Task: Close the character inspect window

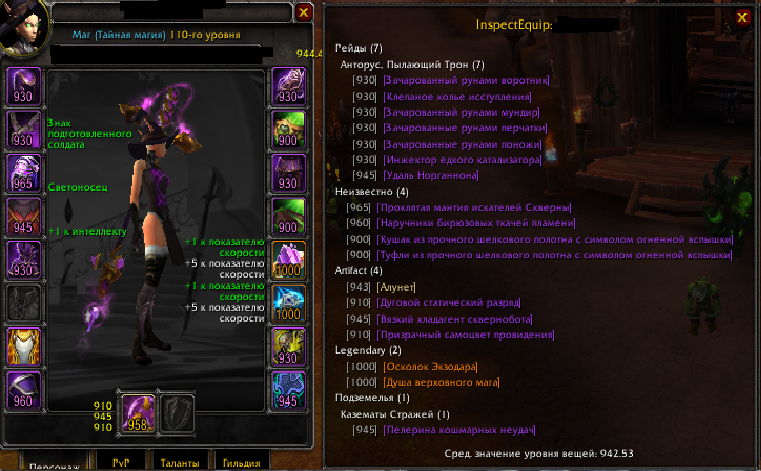Action: [304, 13]
